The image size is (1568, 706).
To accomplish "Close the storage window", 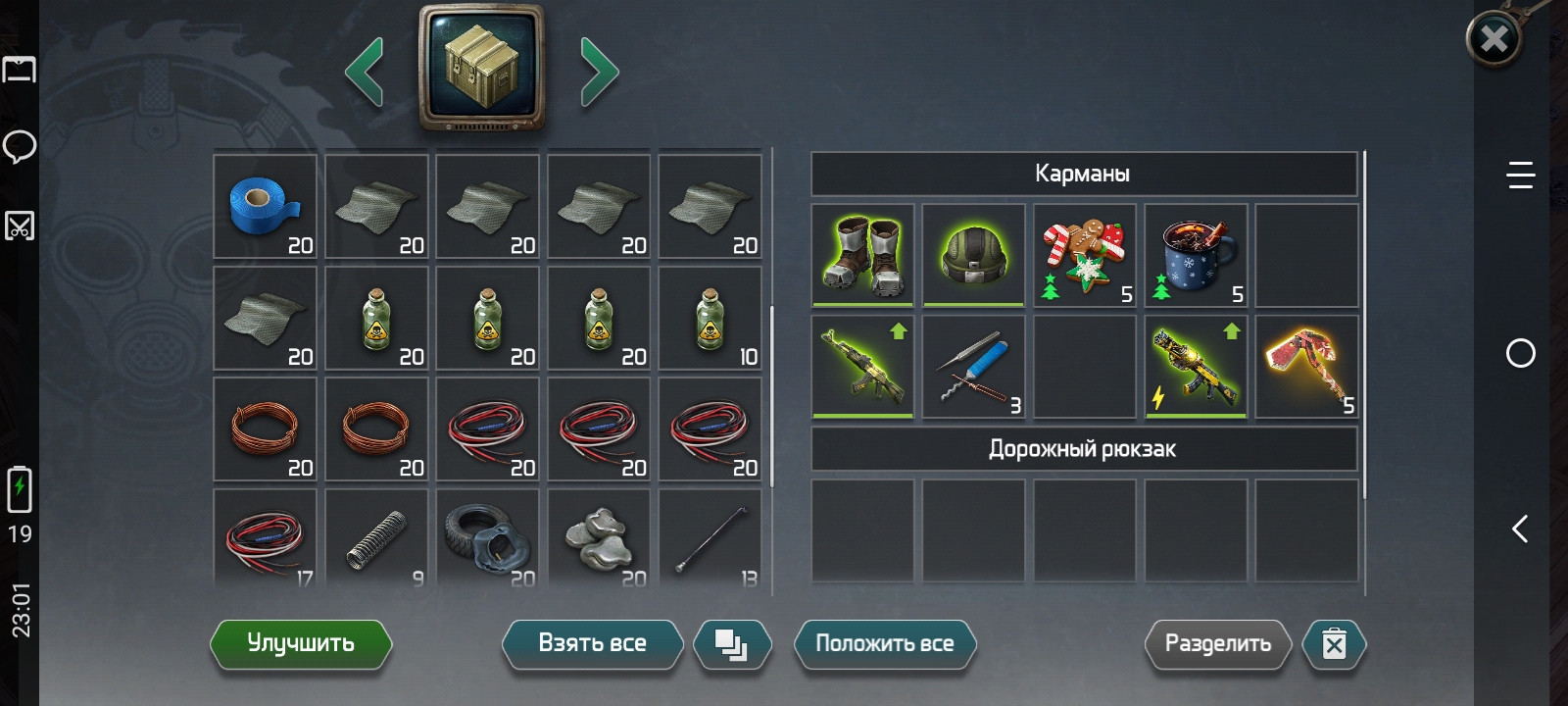I will tap(1494, 39).
